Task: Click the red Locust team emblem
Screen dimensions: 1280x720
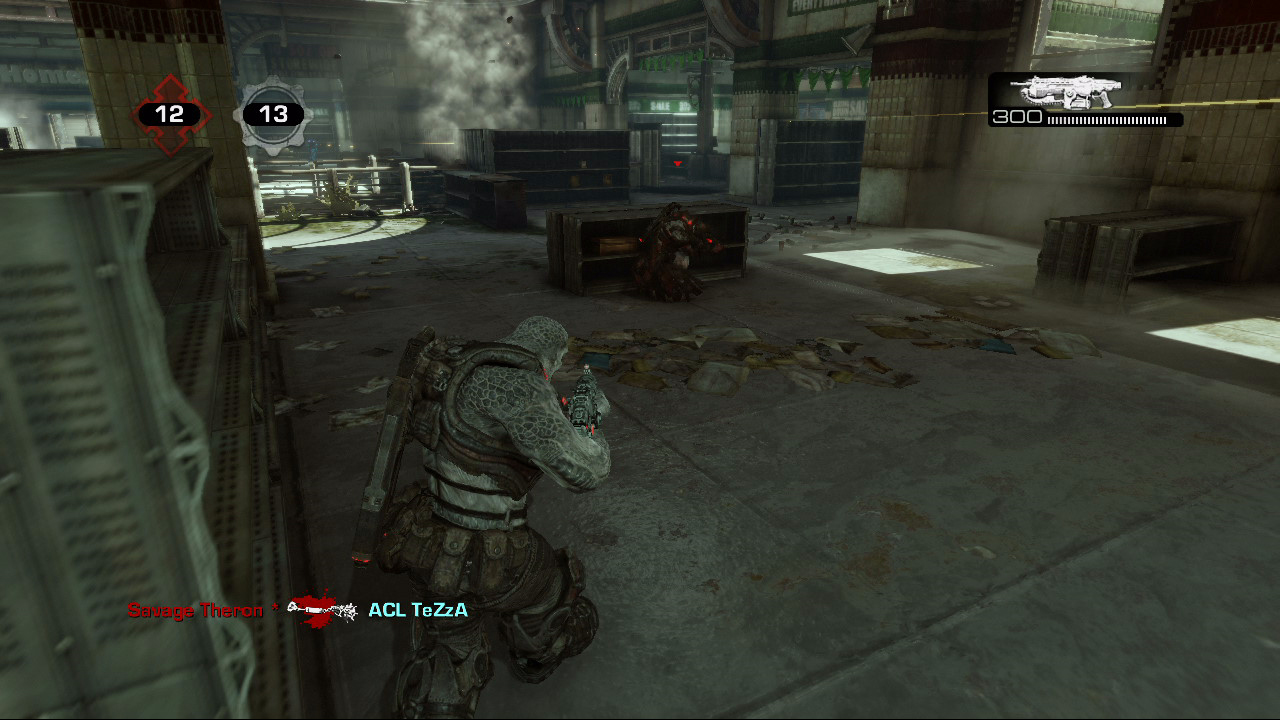Action: pos(170,115)
